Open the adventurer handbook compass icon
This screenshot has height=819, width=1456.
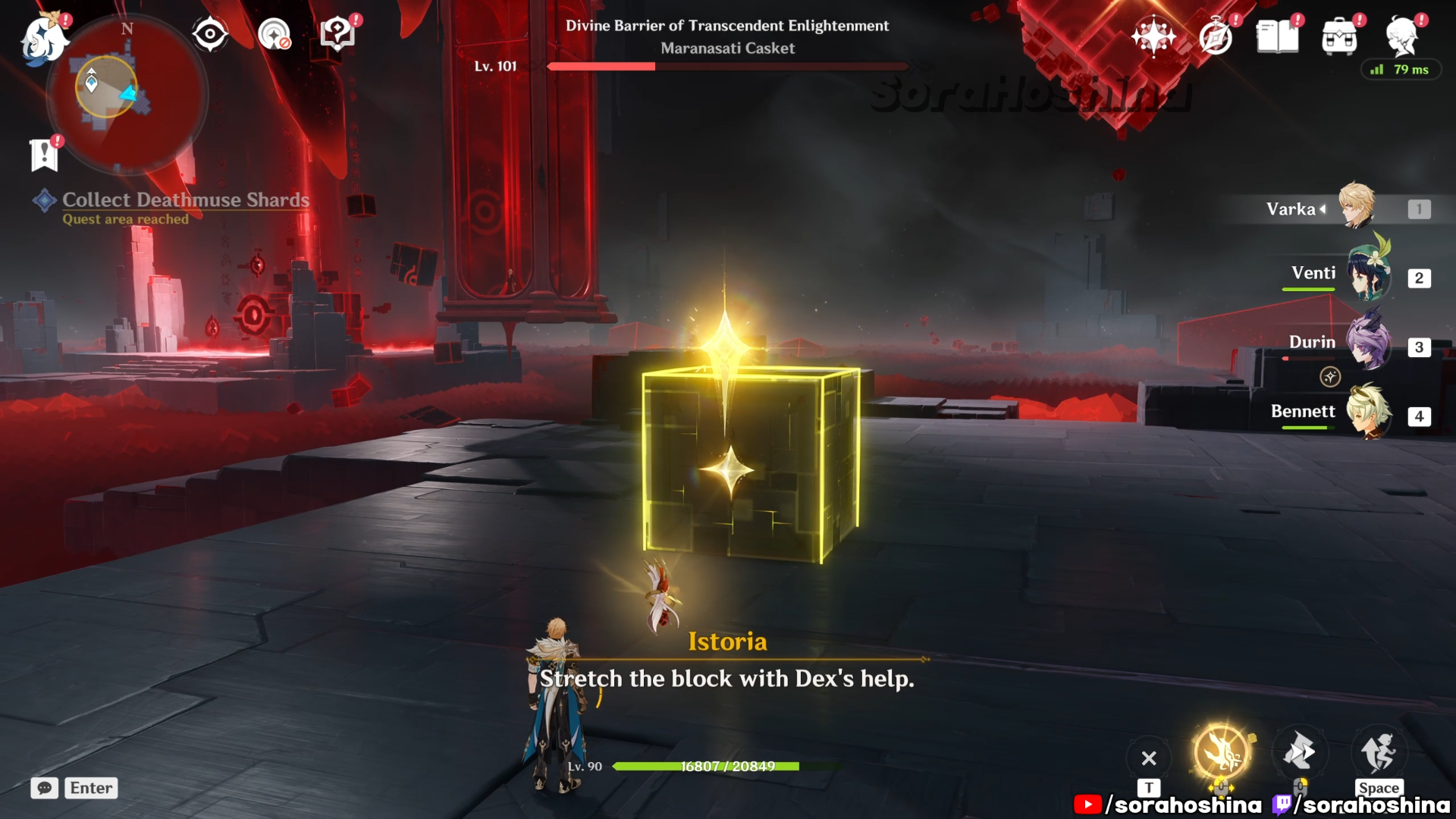[x=1216, y=37]
